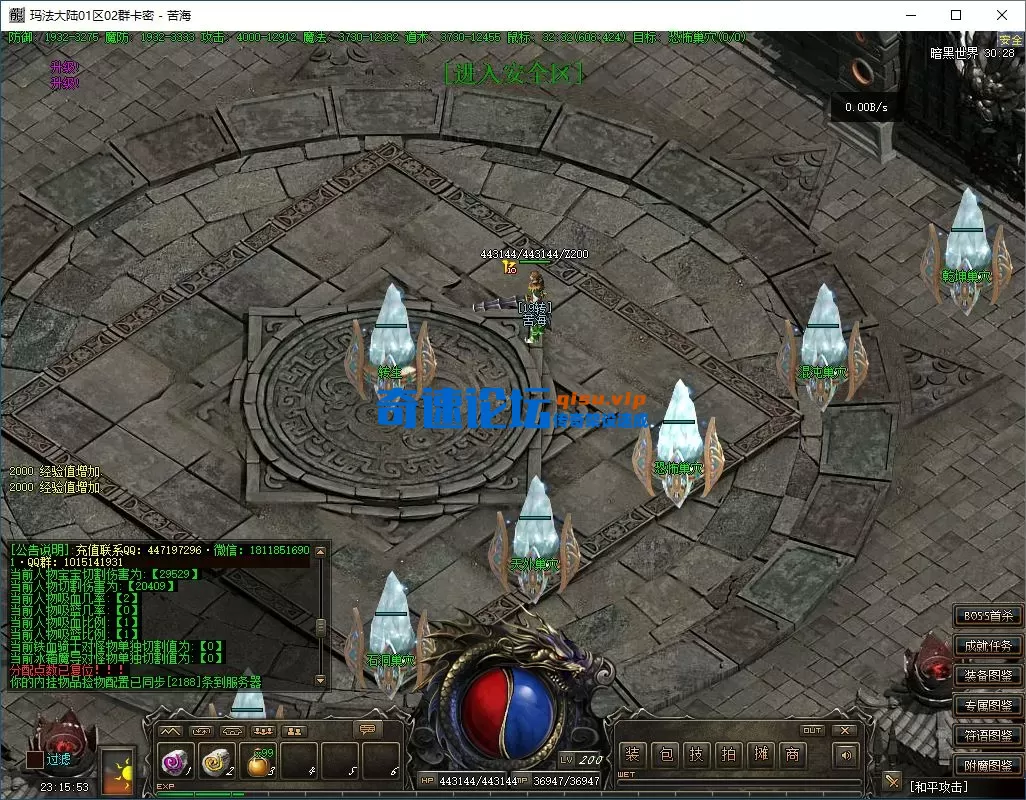Image resolution: width=1026 pixels, height=800 pixels.
Task: Open the 包 bag inventory
Action: click(x=664, y=755)
